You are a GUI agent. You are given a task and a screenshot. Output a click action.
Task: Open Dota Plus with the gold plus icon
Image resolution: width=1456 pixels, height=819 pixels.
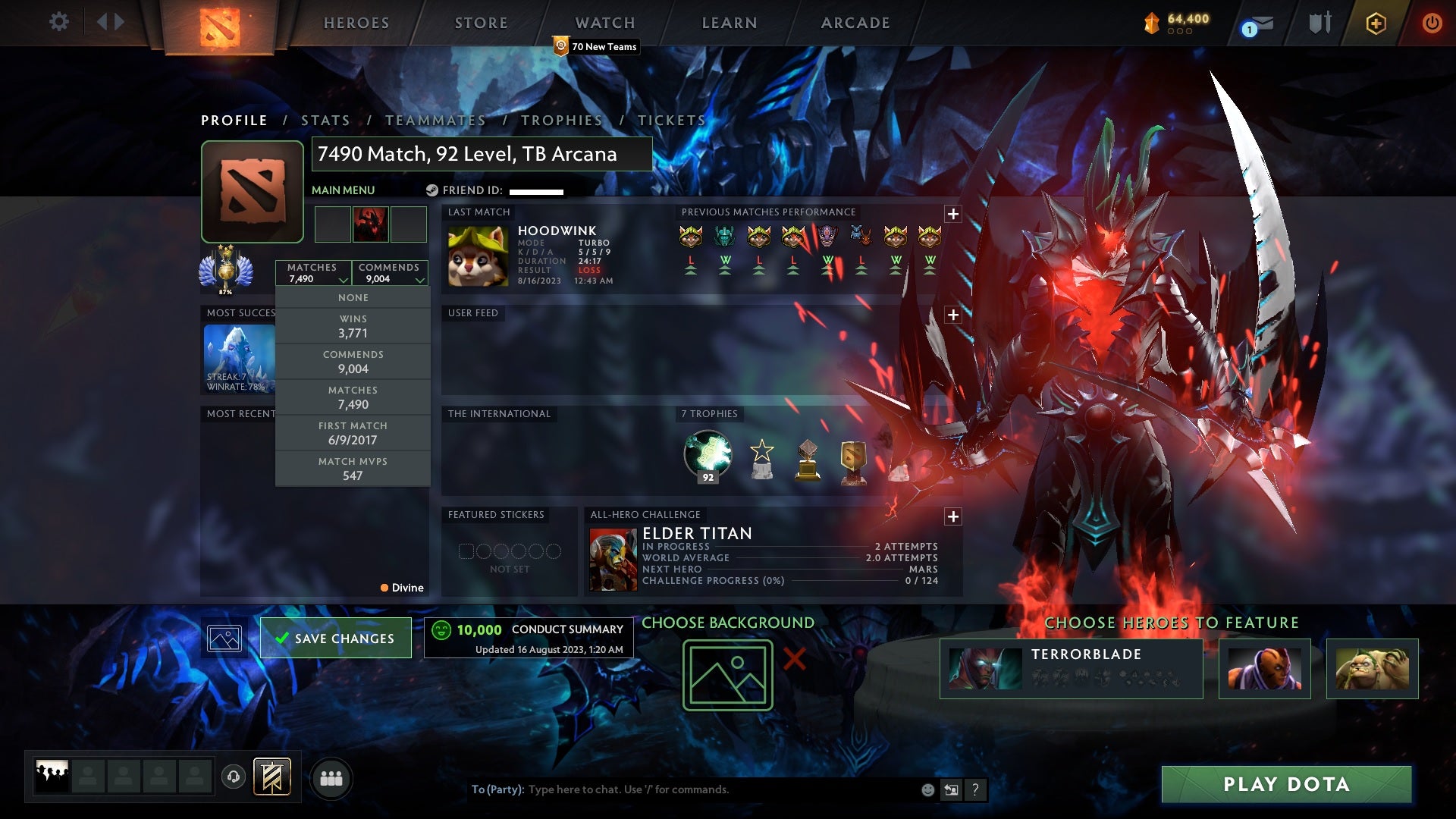coord(1376,23)
